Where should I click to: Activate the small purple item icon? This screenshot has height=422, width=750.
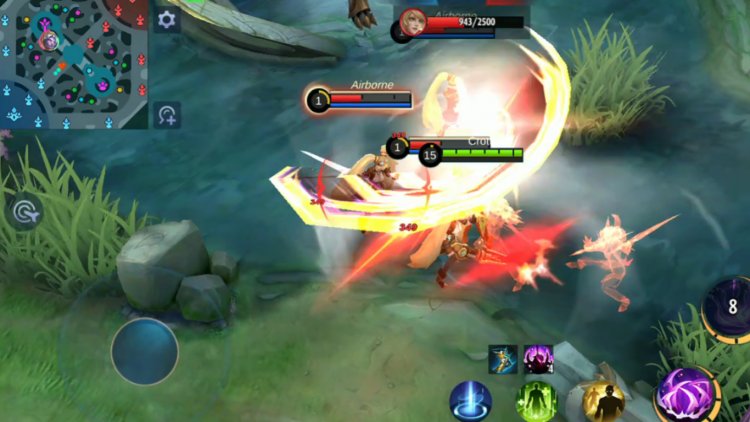[539, 360]
